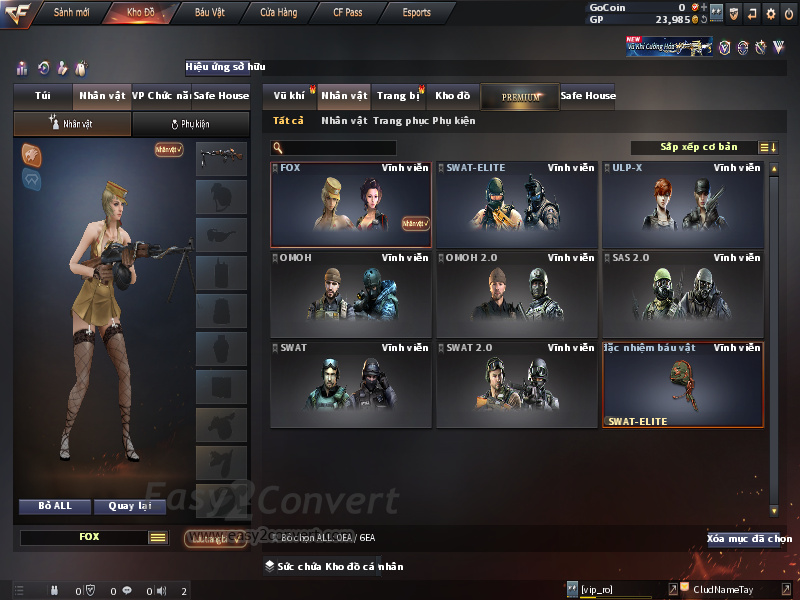
Task: Switch to the Báu Vật tab
Action: tap(209, 13)
